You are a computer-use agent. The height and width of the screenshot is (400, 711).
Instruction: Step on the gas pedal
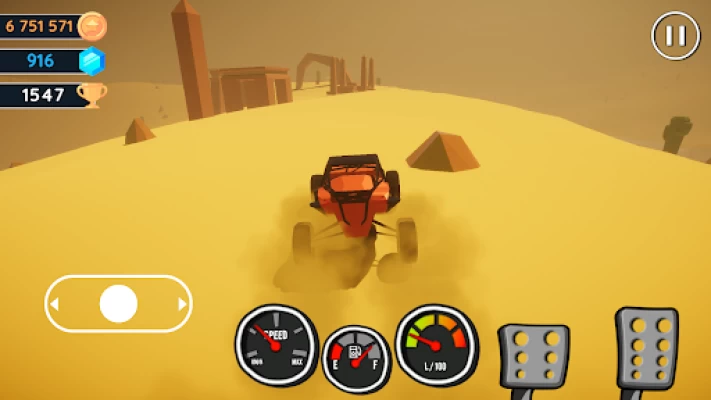[646, 347]
